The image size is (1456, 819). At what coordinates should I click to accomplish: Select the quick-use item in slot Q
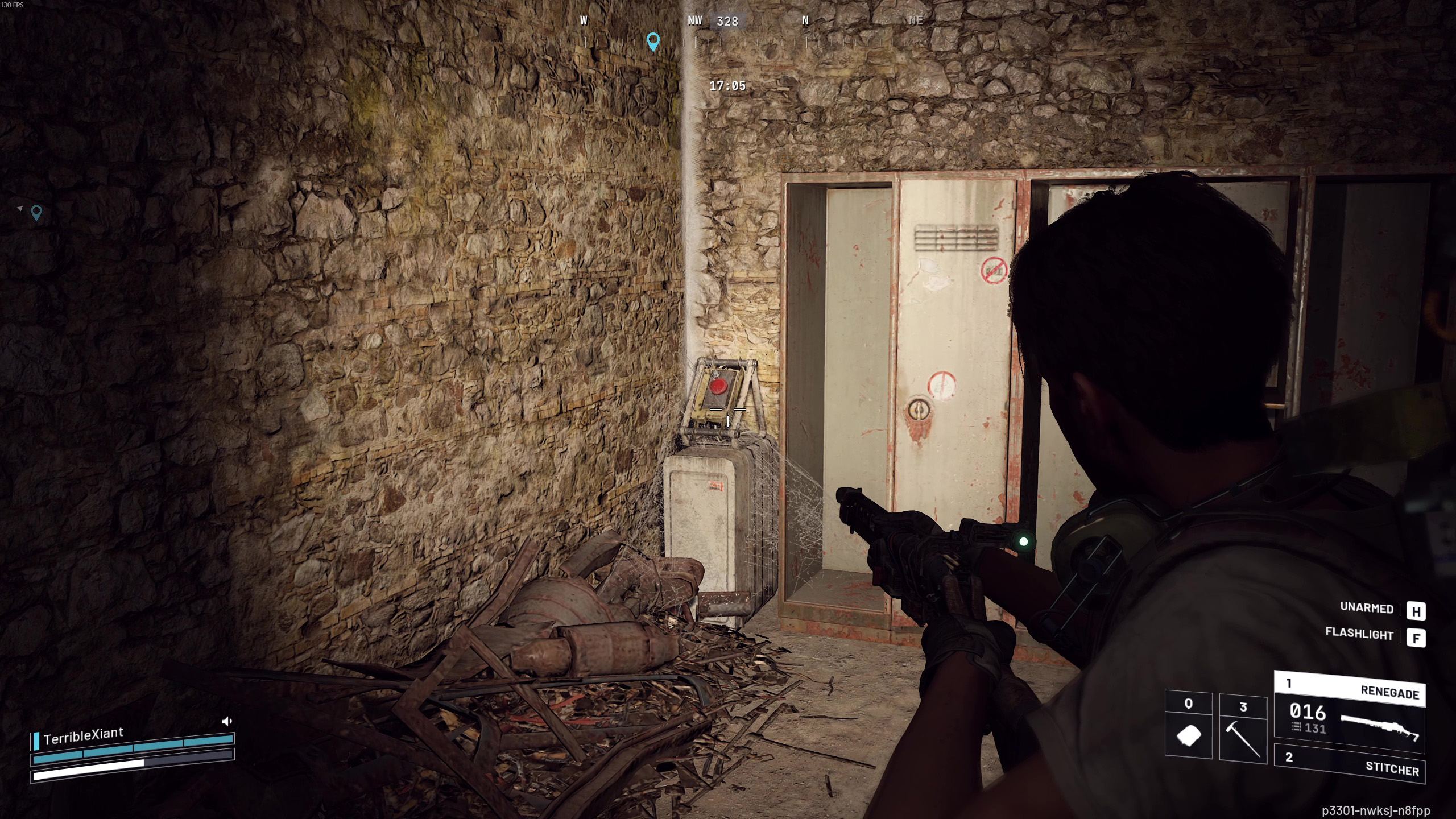click(1188, 725)
